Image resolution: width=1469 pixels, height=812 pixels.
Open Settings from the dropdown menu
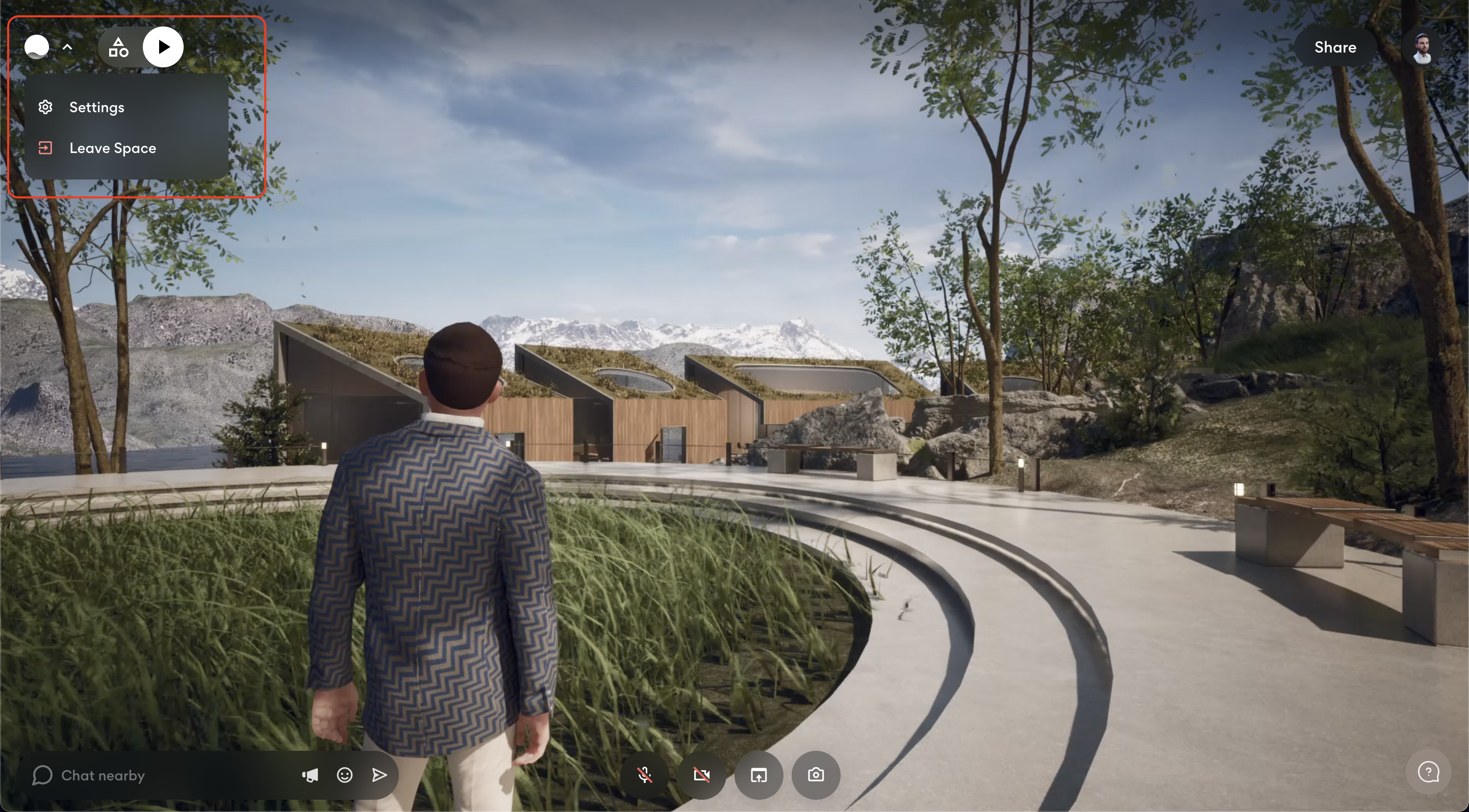click(x=96, y=107)
